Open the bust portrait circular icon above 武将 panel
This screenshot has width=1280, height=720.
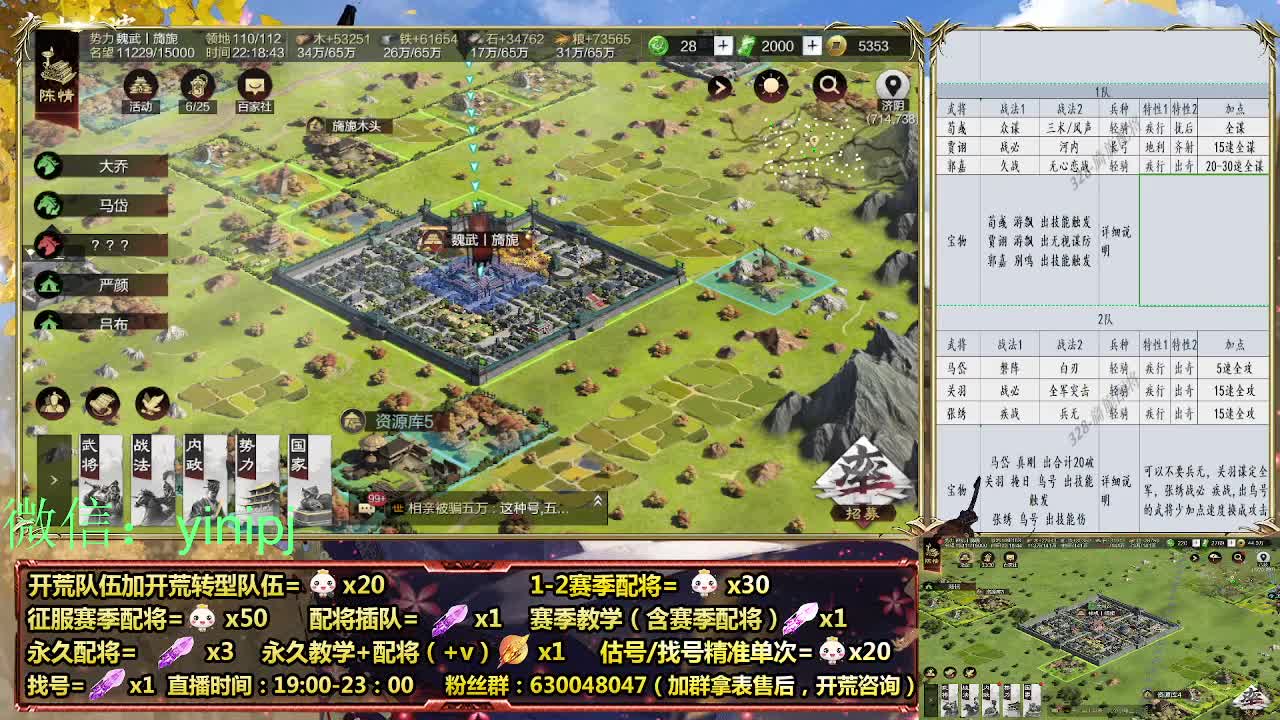(x=51, y=404)
